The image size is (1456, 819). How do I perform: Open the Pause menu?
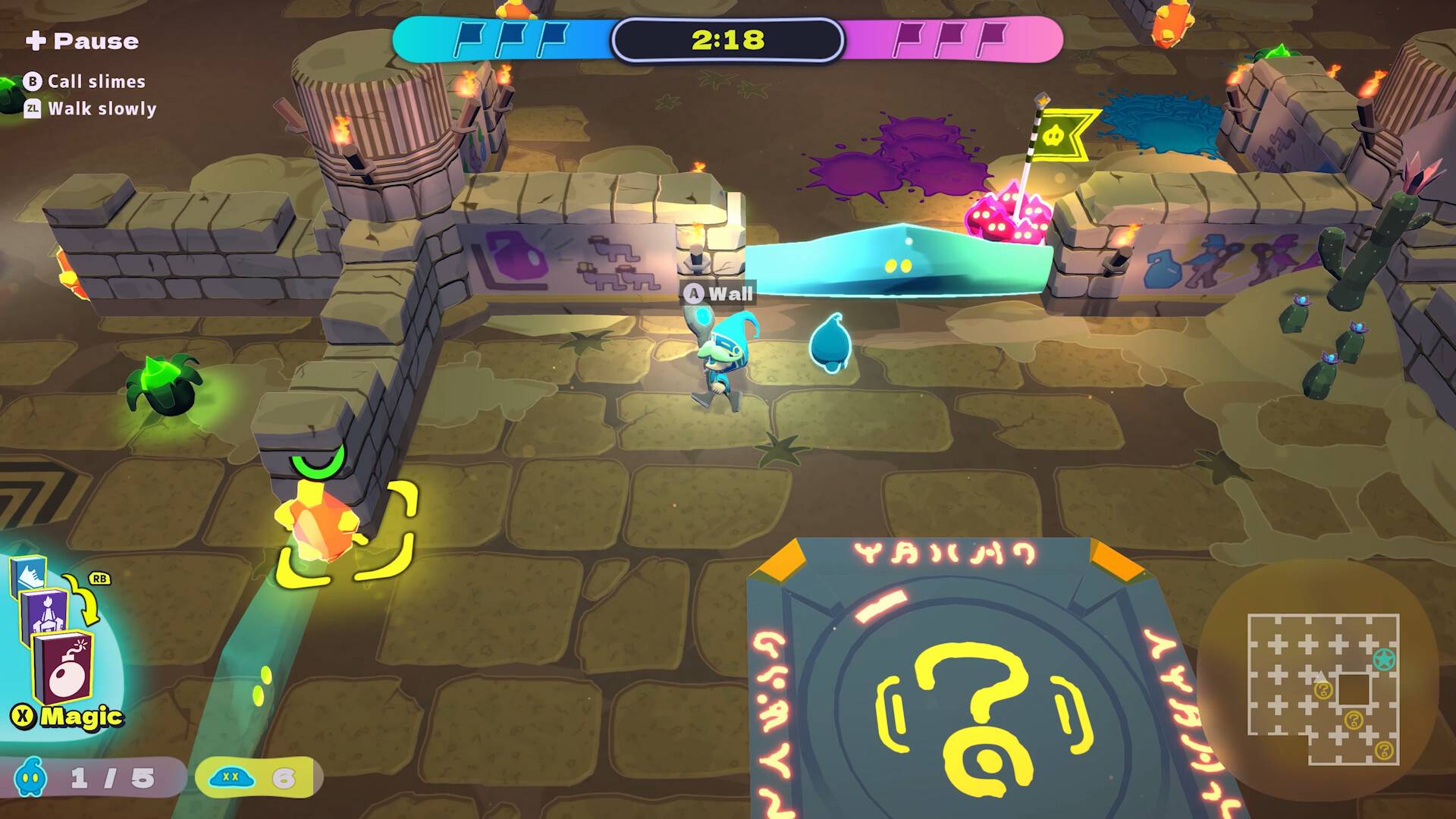(82, 41)
